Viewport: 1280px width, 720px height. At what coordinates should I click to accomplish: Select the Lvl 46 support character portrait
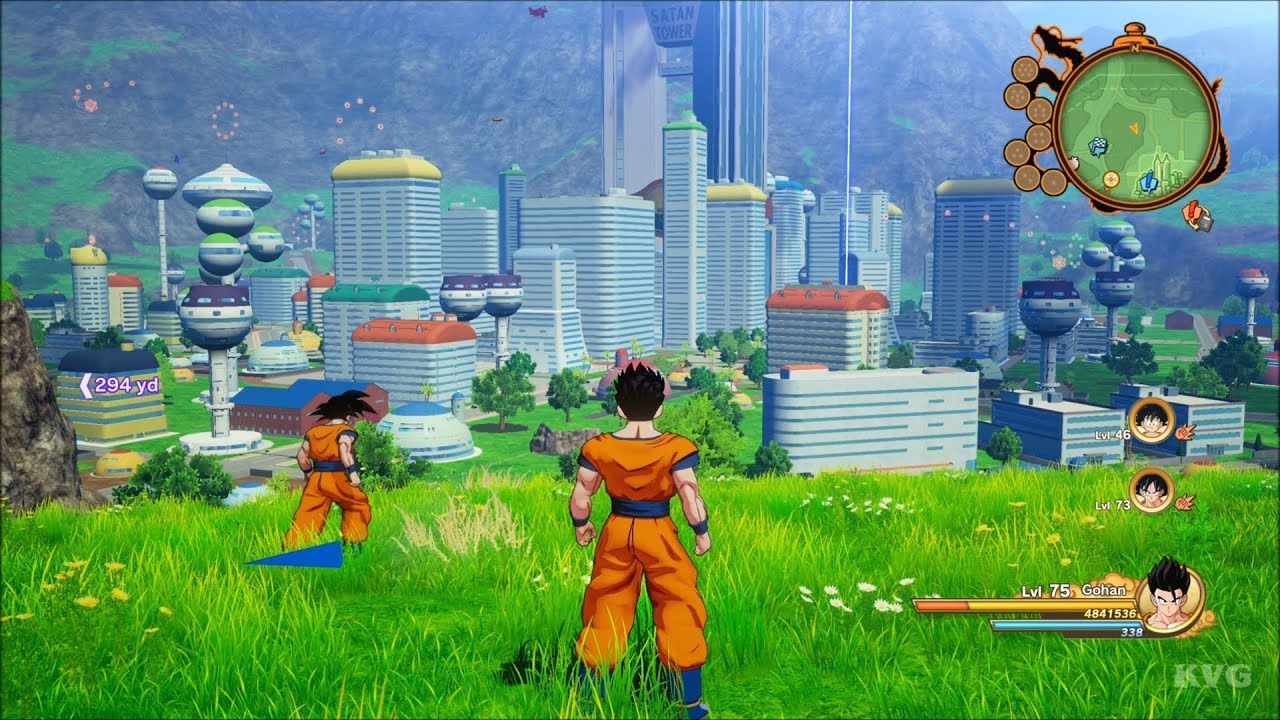(x=1151, y=420)
